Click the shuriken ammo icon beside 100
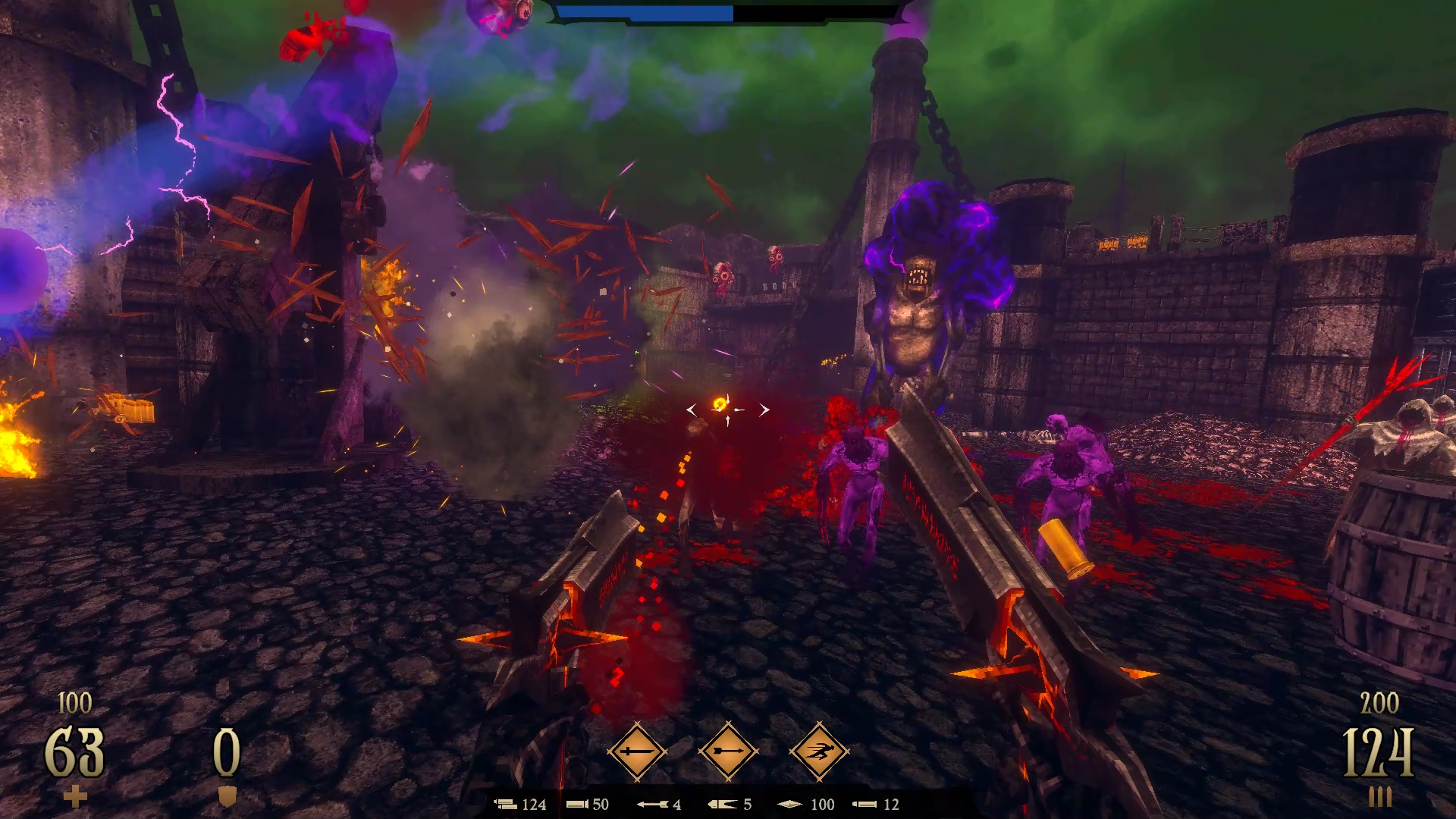 coord(789,805)
